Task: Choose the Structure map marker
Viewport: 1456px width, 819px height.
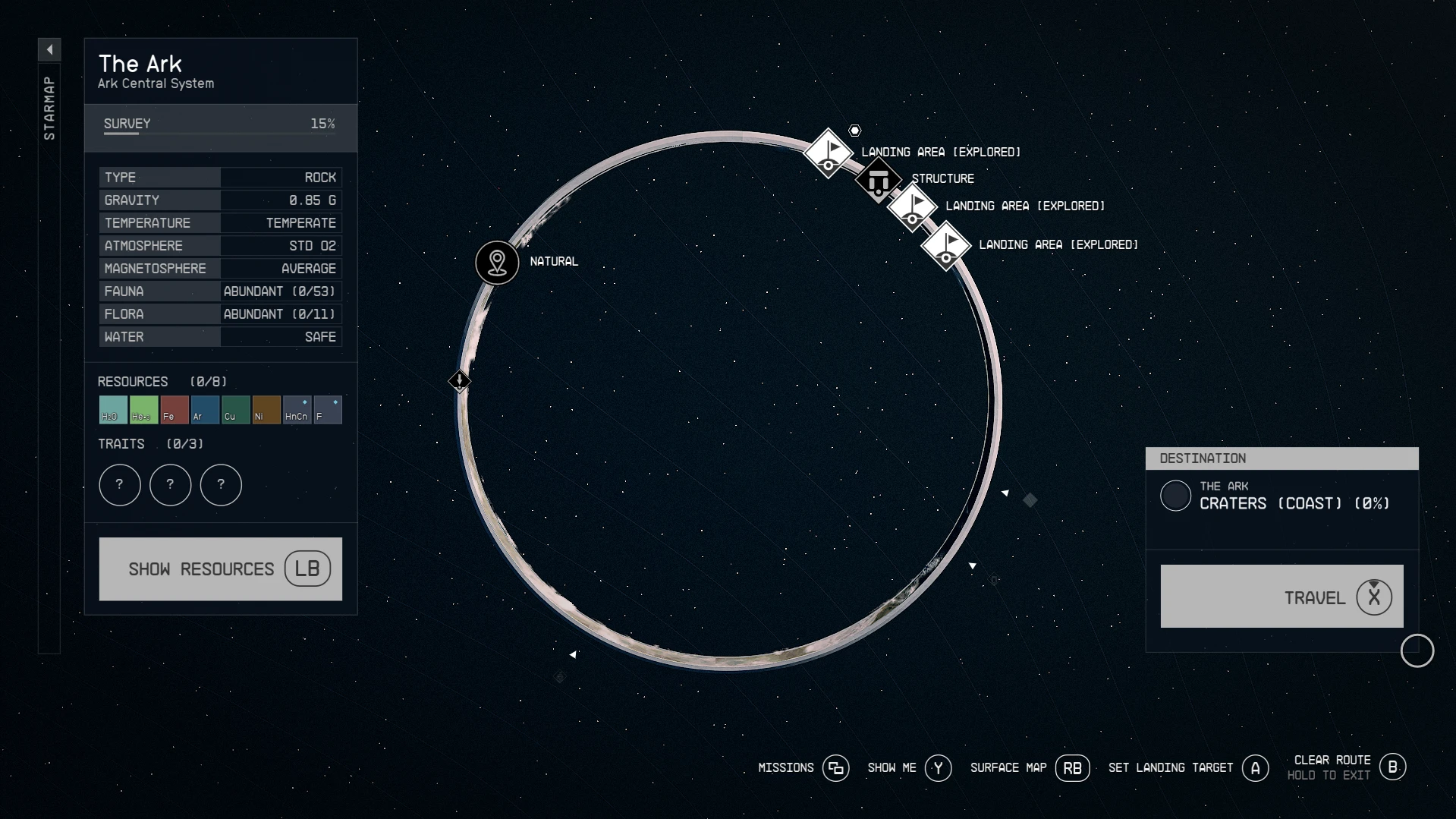Action: (878, 181)
